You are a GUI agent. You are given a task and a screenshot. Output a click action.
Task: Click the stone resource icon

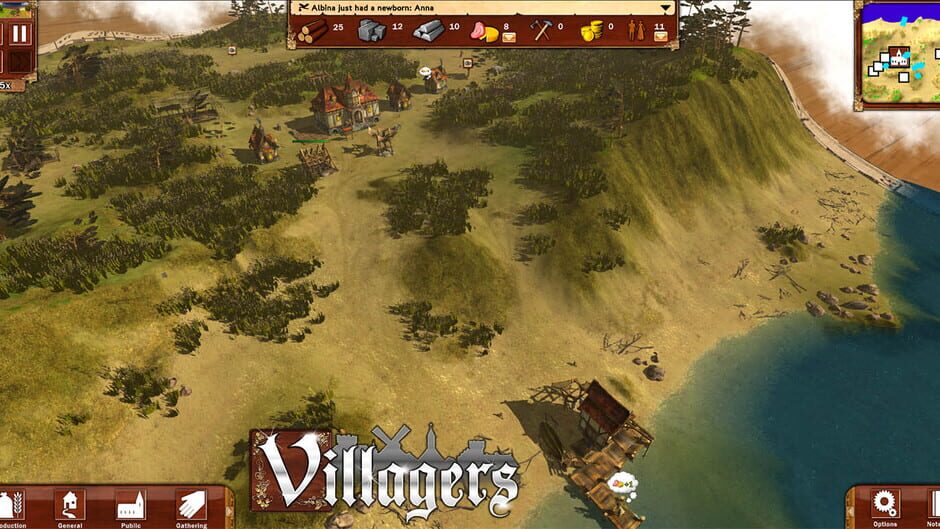(x=372, y=32)
